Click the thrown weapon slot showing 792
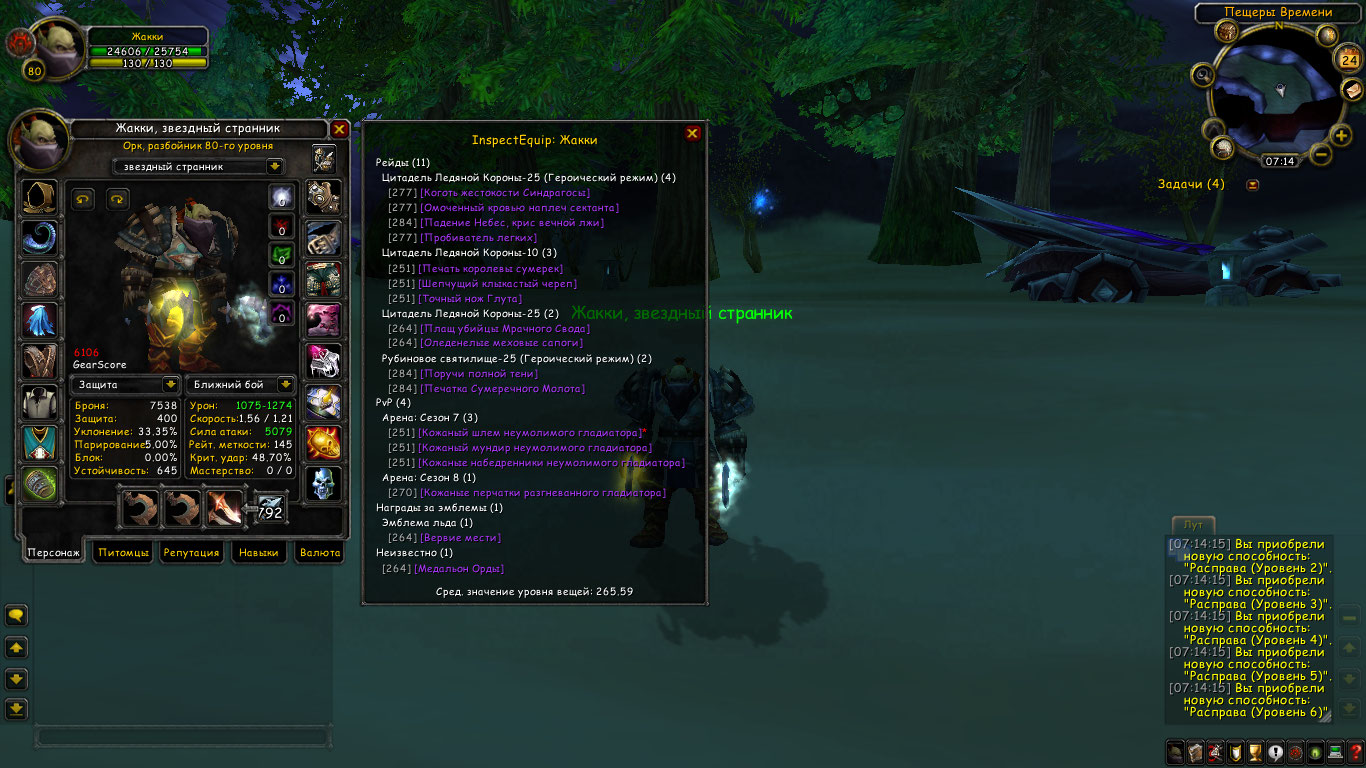Viewport: 1366px width, 768px height. [270, 509]
